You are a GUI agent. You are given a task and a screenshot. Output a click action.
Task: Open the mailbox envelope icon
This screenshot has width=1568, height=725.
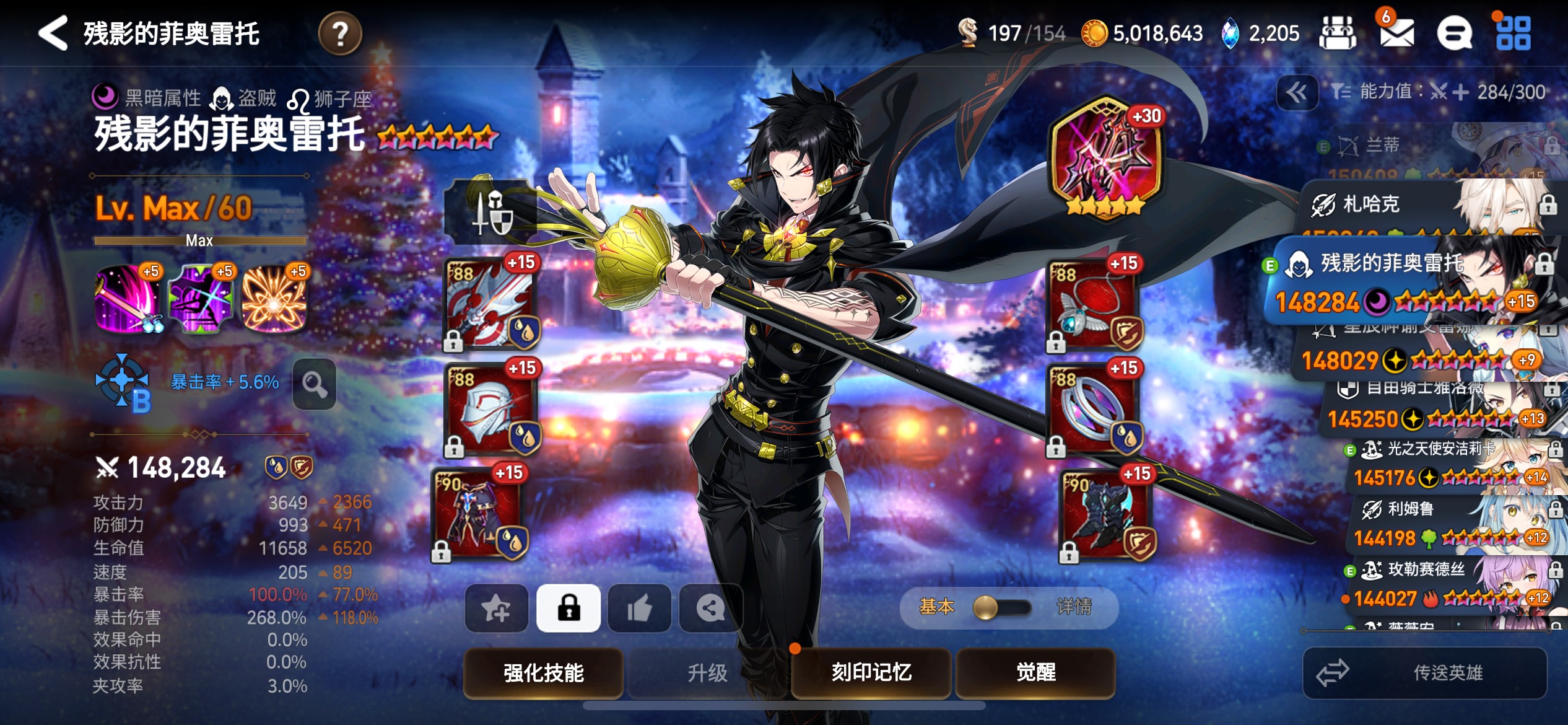click(x=1396, y=32)
